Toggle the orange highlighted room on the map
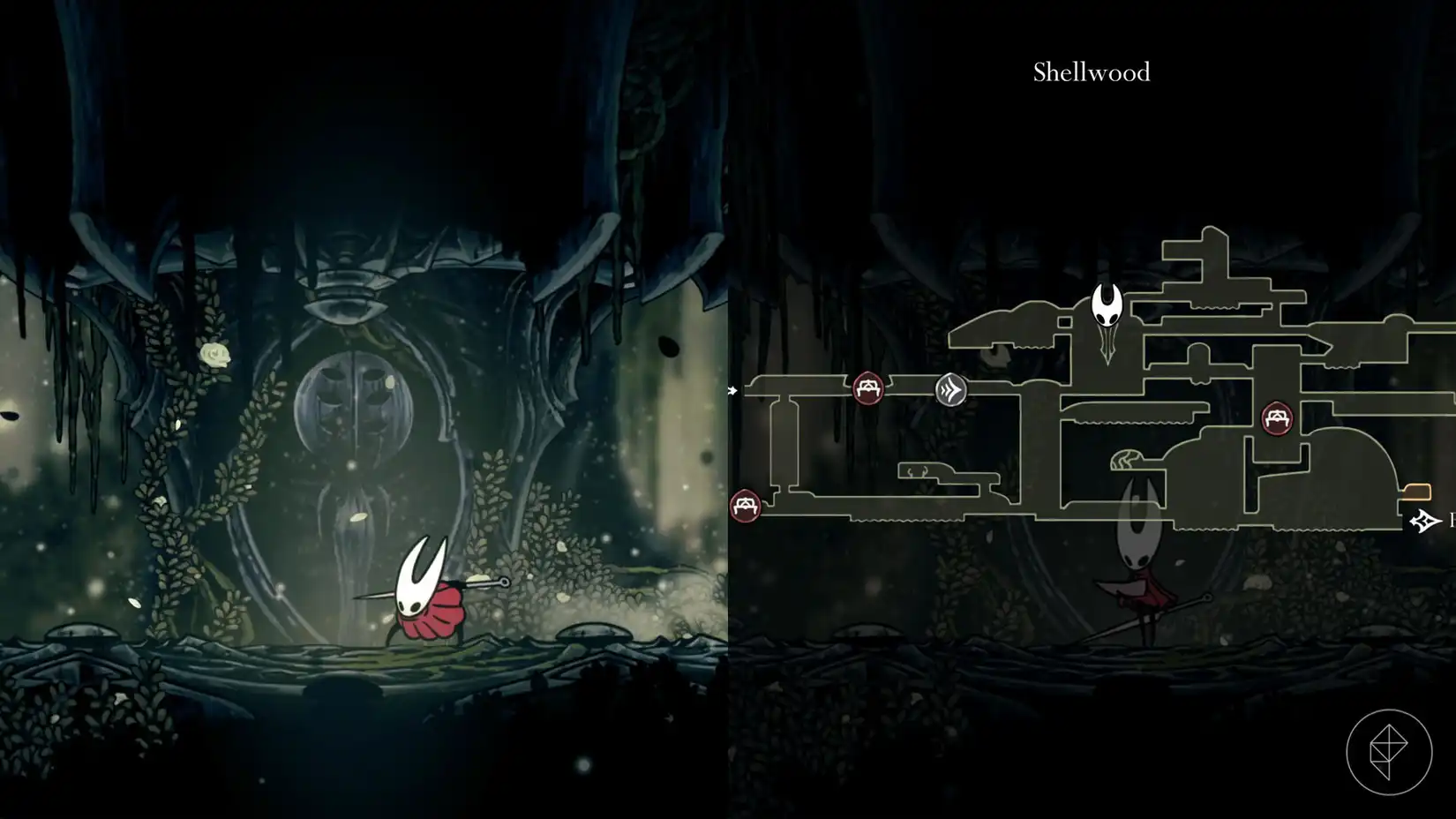 (x=1417, y=491)
